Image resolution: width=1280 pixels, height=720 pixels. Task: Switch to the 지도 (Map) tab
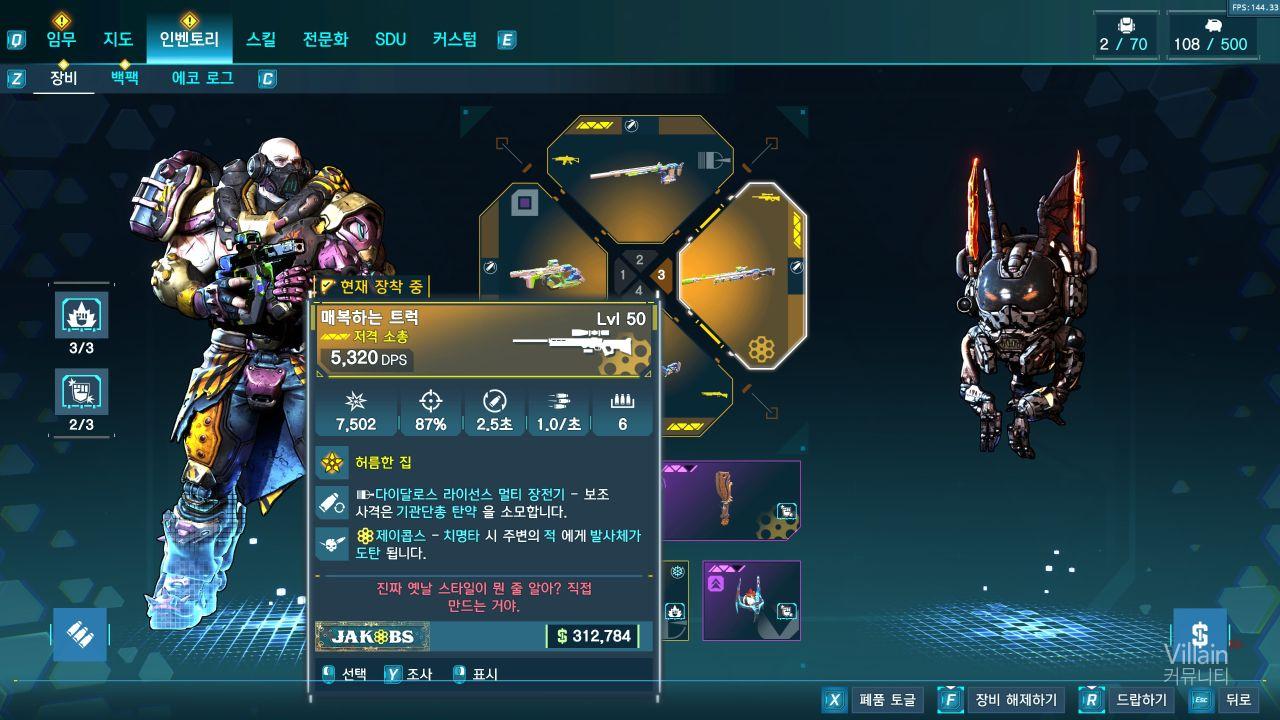coord(118,40)
